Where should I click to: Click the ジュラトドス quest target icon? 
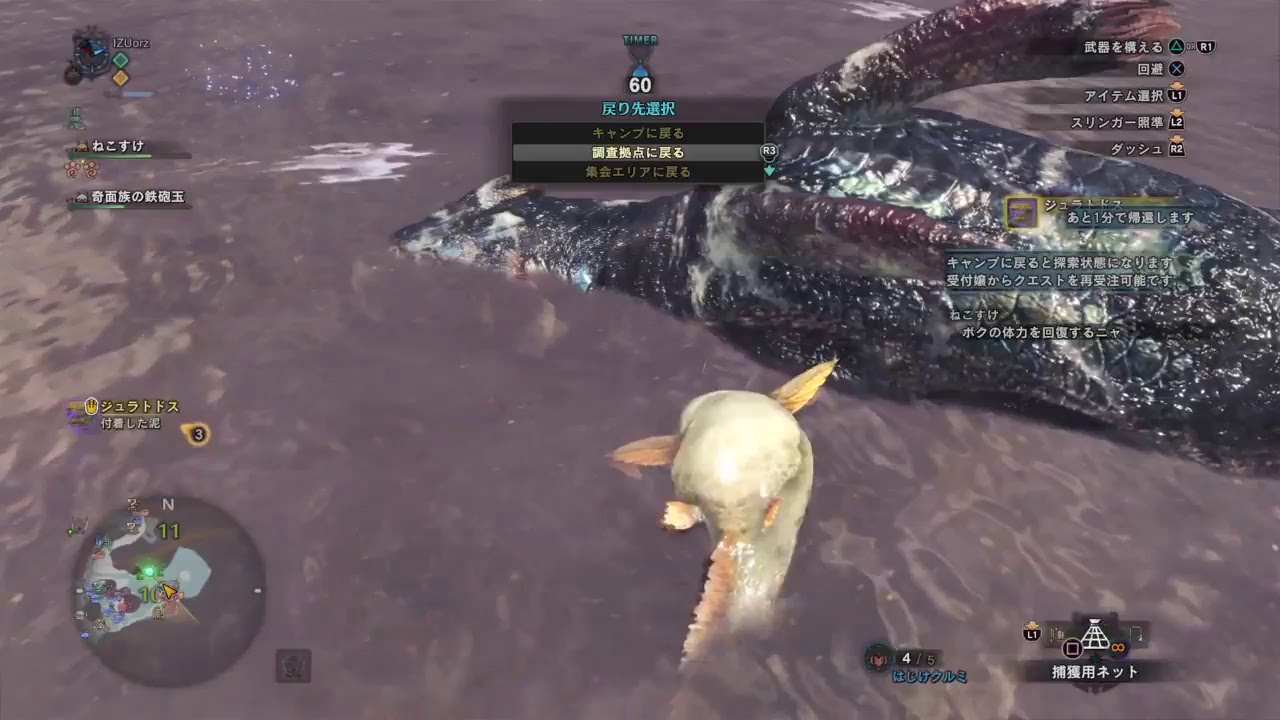click(1022, 211)
